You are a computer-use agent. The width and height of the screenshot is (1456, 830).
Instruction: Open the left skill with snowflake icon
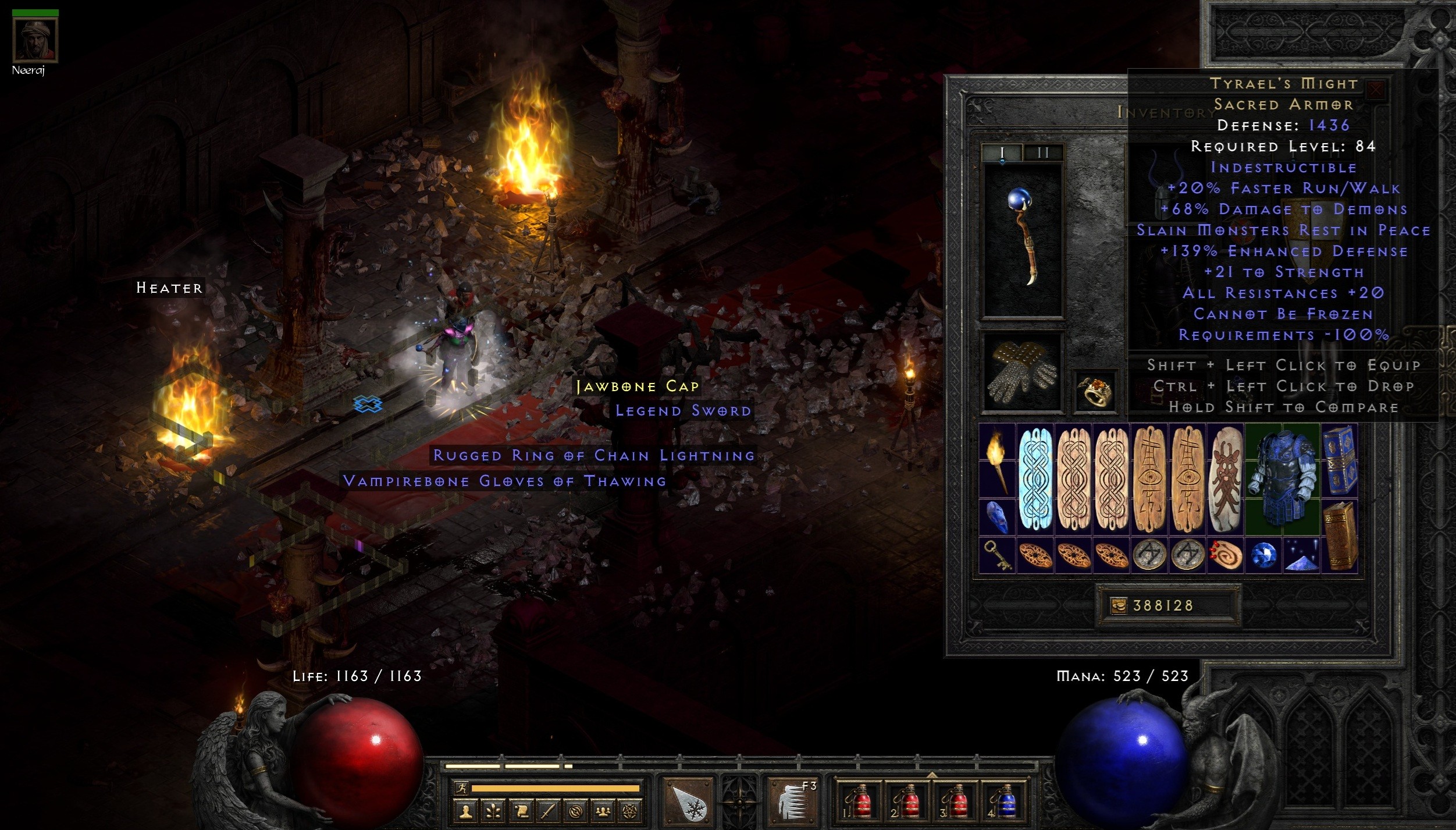pyautogui.click(x=689, y=802)
